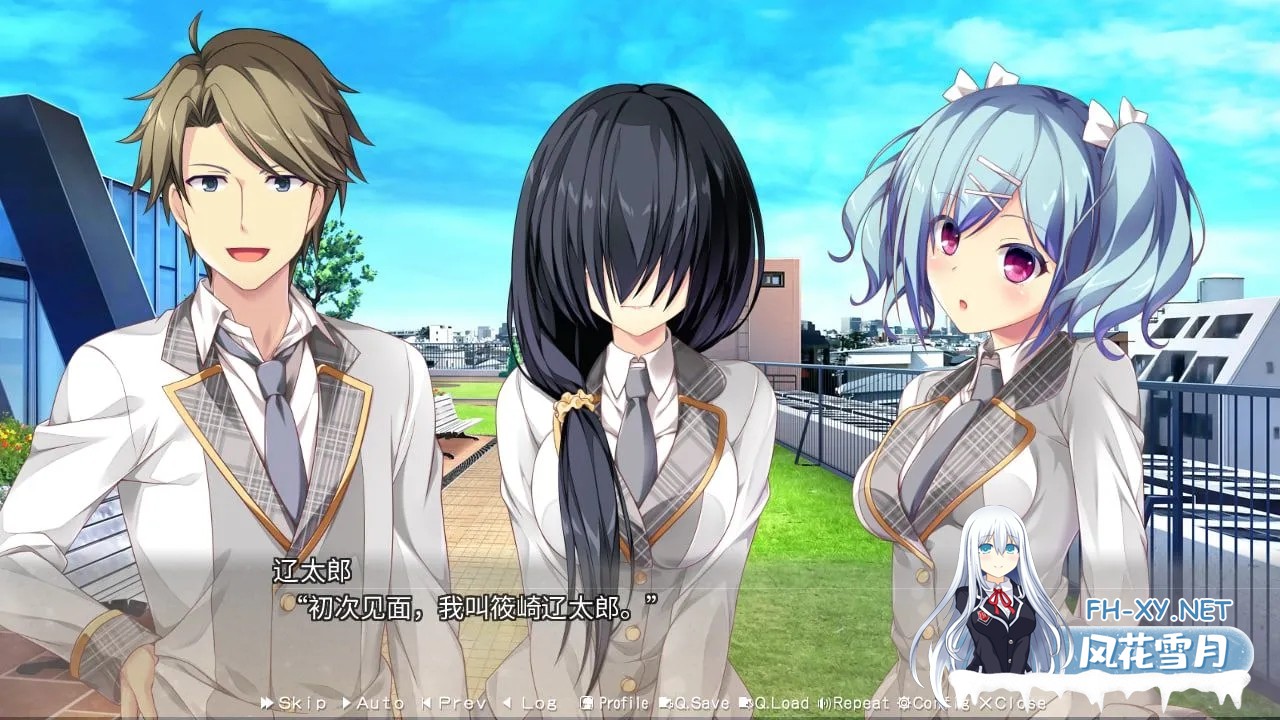Toggle Auto mode to pause text advance
Screen dimensions: 1280x720
(x=375, y=703)
